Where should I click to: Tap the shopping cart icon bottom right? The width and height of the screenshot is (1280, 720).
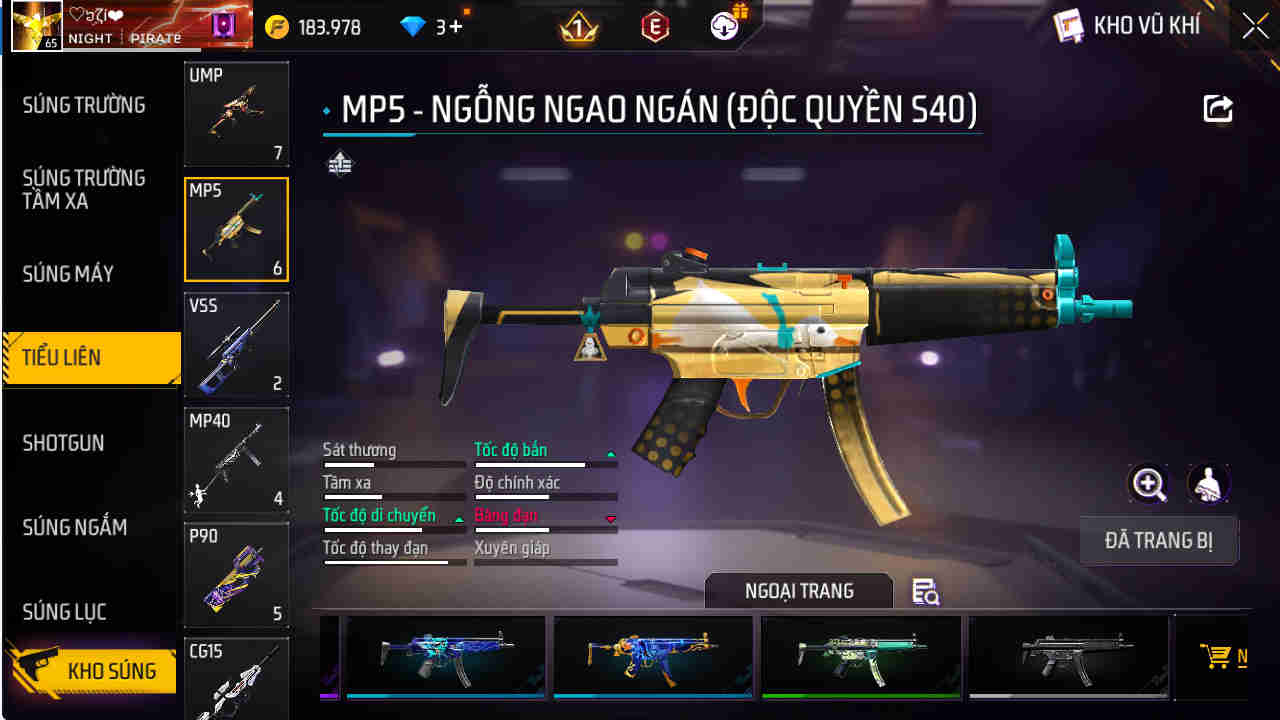coord(1218,658)
